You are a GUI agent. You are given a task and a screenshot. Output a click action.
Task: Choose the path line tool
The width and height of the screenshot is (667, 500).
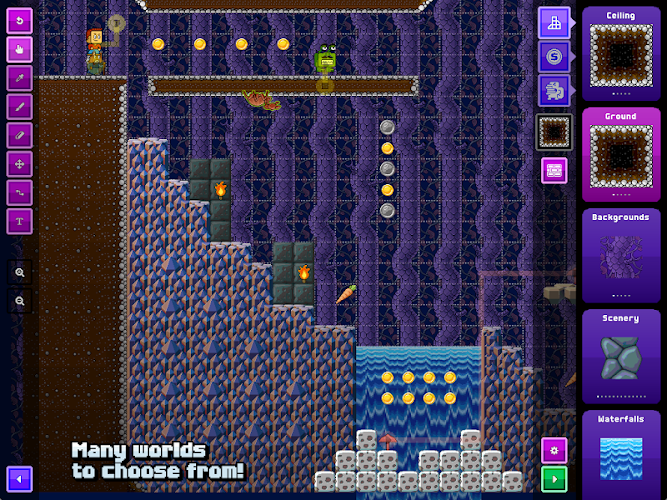[x=20, y=192]
